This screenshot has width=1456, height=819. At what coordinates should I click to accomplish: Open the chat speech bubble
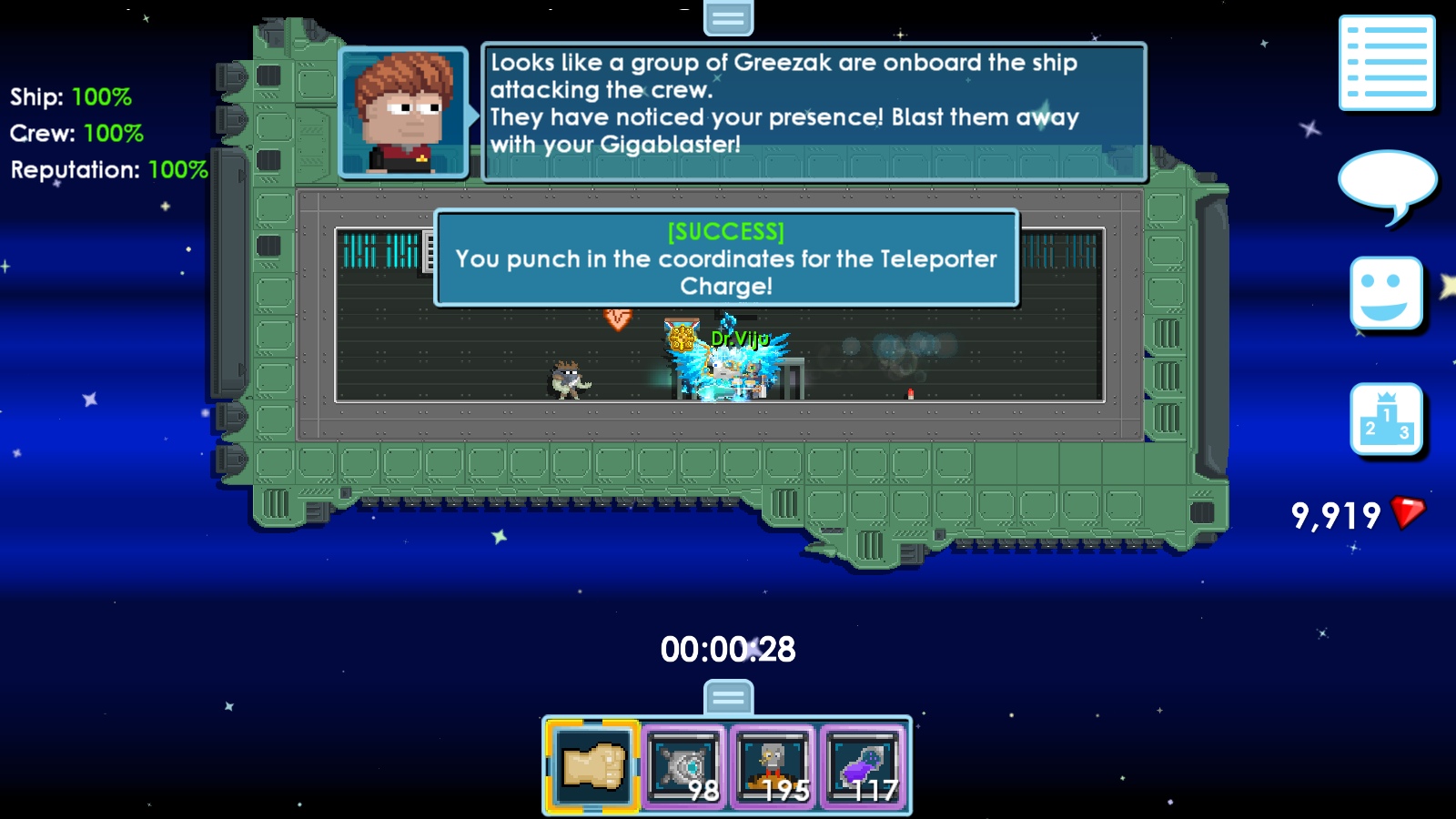[x=1386, y=183]
